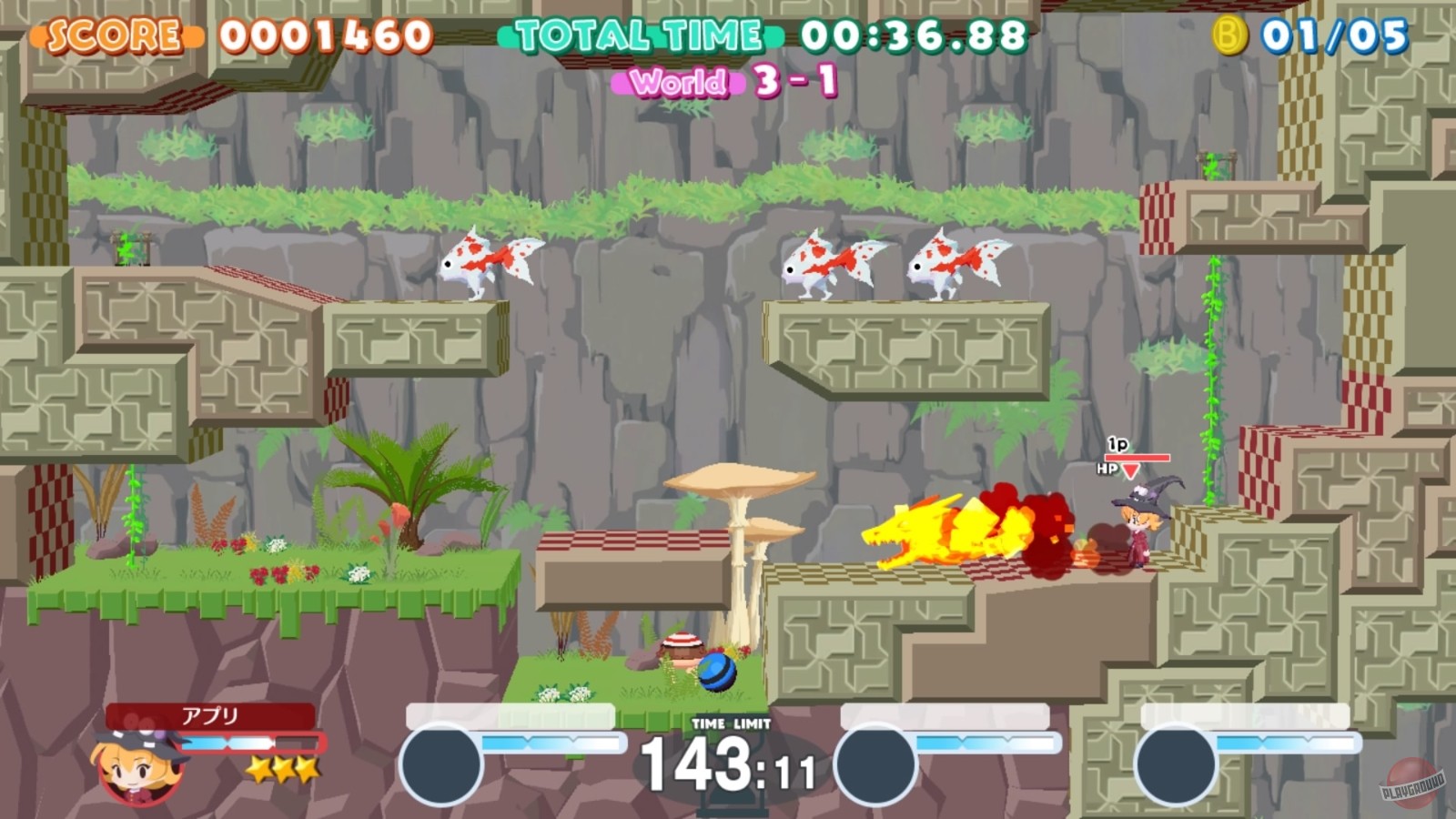Click the red 1p HP arrow above the player
This screenshot has height=819, width=1456.
tap(1128, 470)
